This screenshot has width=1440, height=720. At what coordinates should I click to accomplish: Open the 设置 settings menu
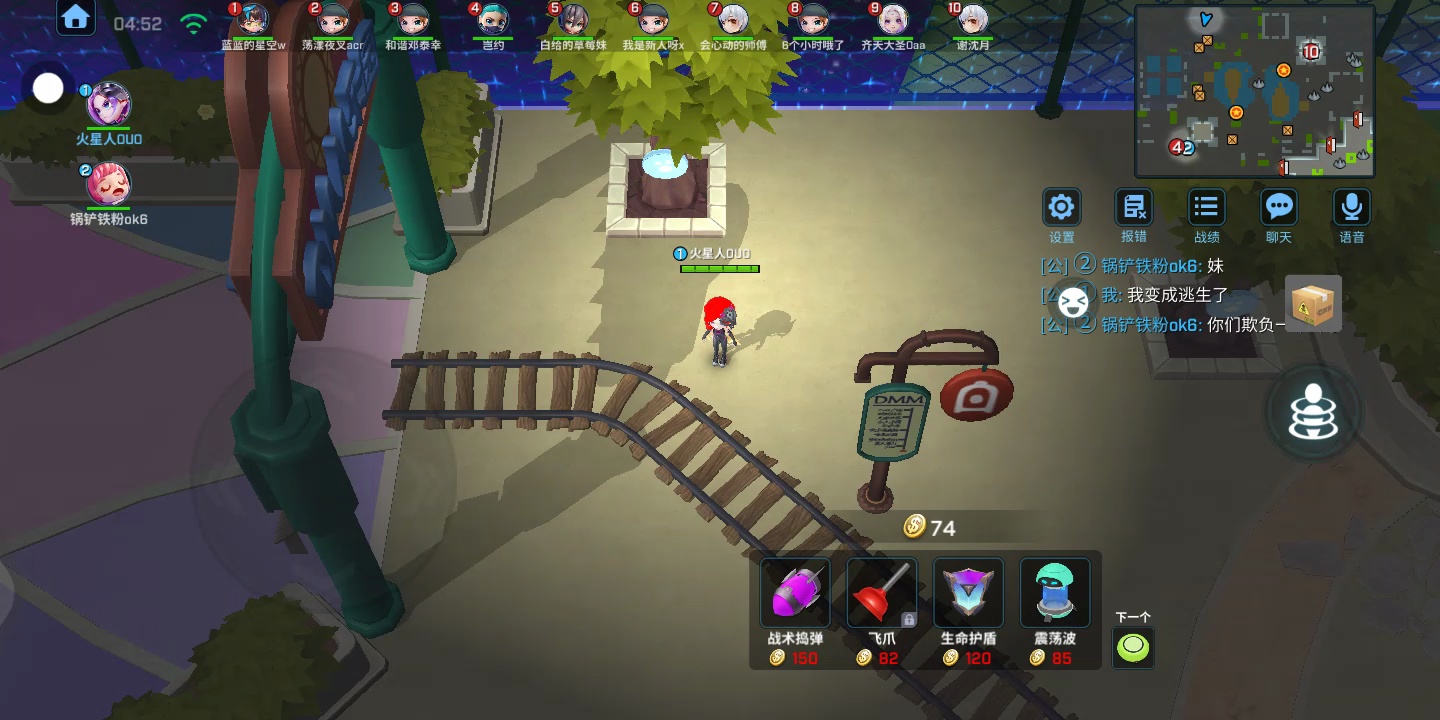pos(1061,208)
